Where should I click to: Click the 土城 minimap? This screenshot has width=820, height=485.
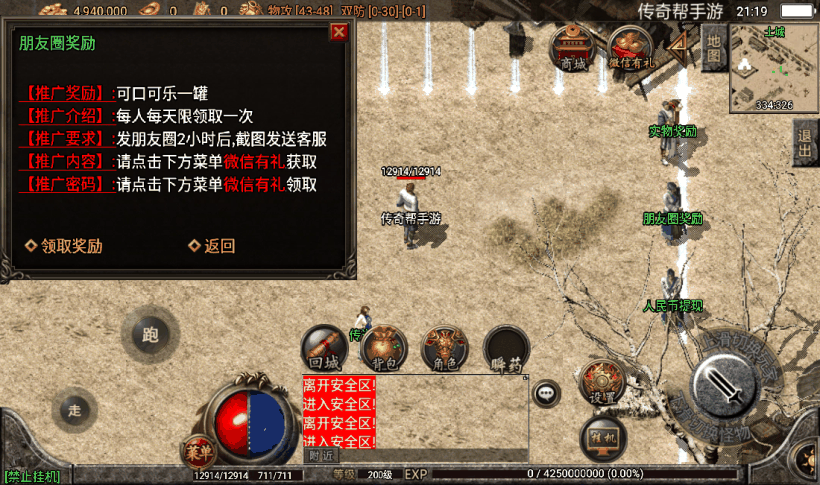[773, 67]
